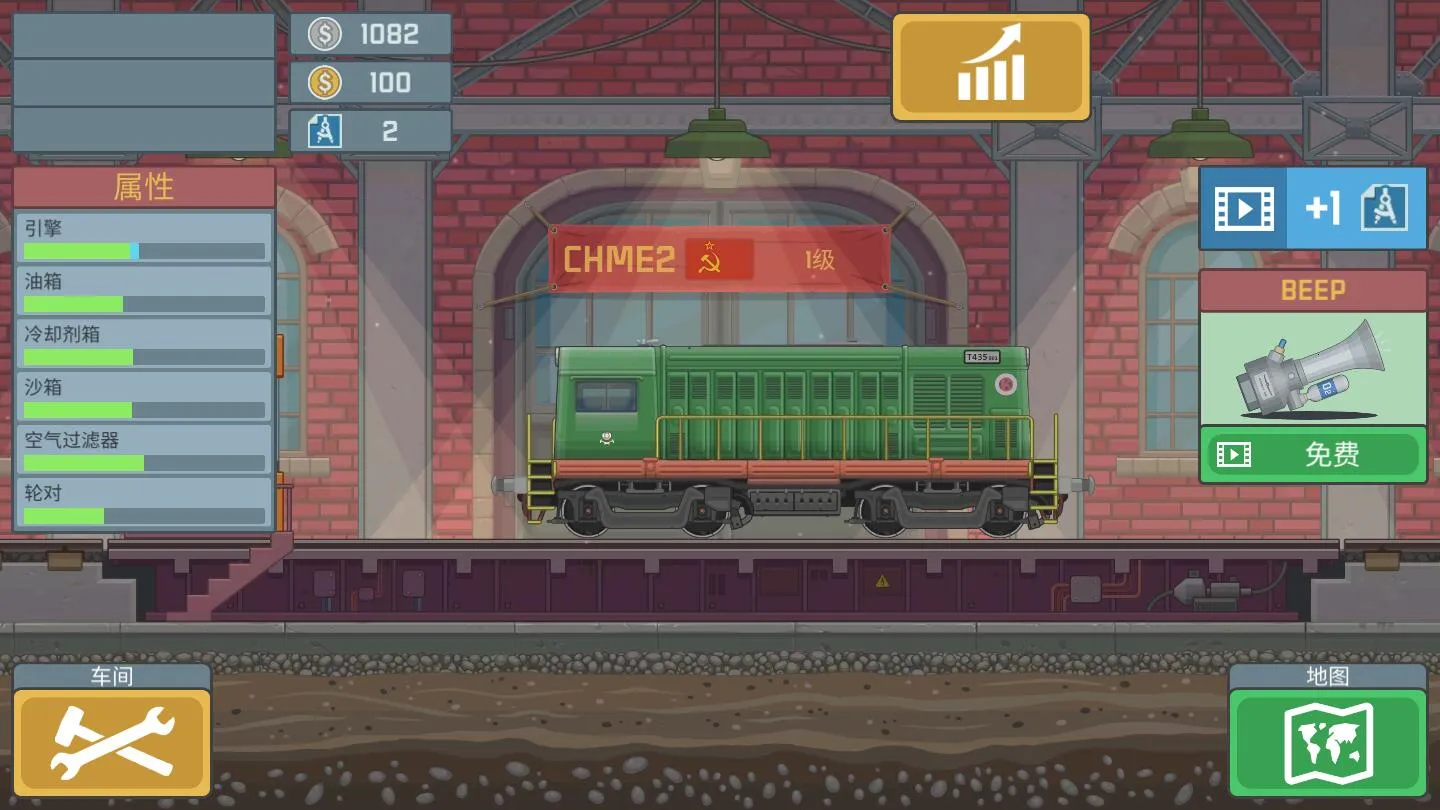Select the 油箱 fuel tank attribute row
Screen dimensions: 1440x810
coord(144,291)
